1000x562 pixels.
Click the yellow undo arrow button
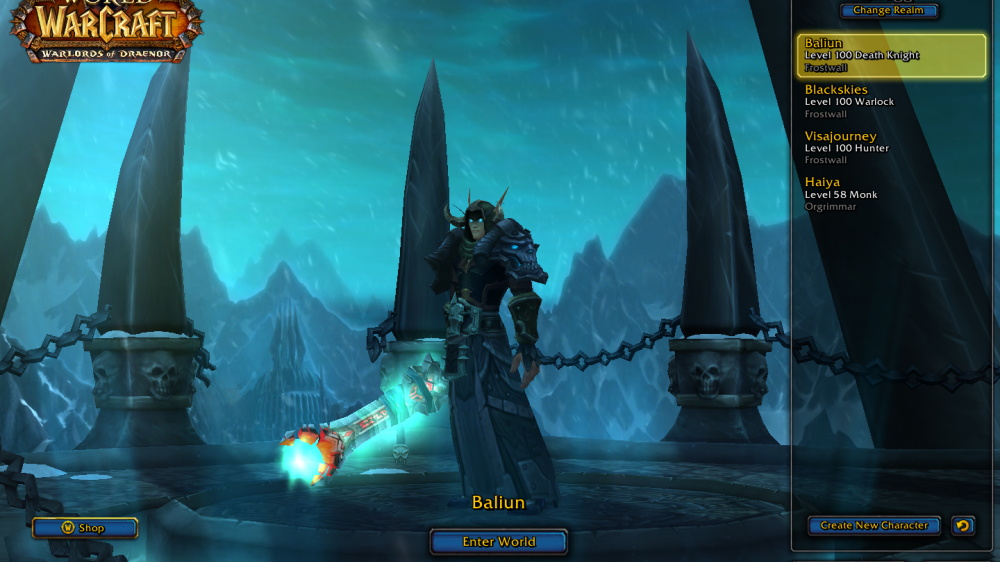click(x=962, y=525)
